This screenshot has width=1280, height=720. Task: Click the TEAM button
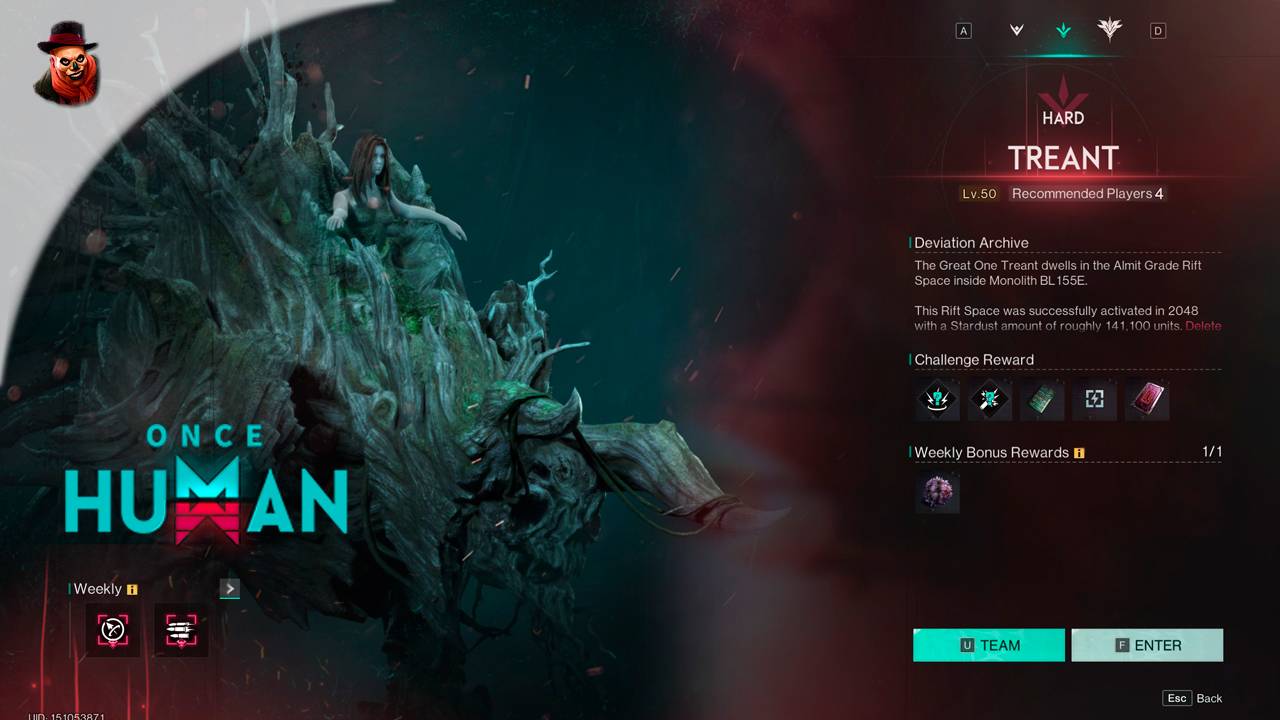tap(988, 645)
